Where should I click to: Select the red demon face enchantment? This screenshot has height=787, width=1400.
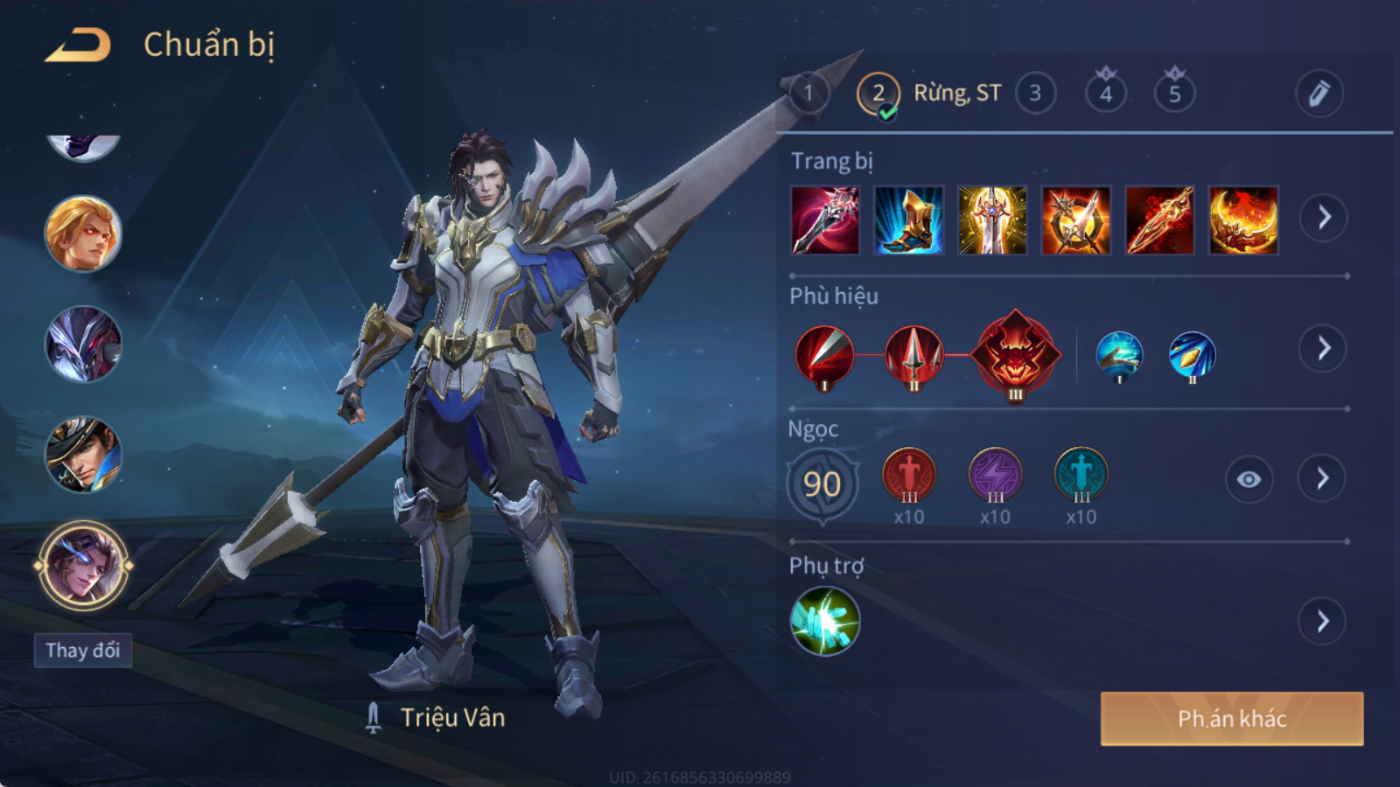1016,354
